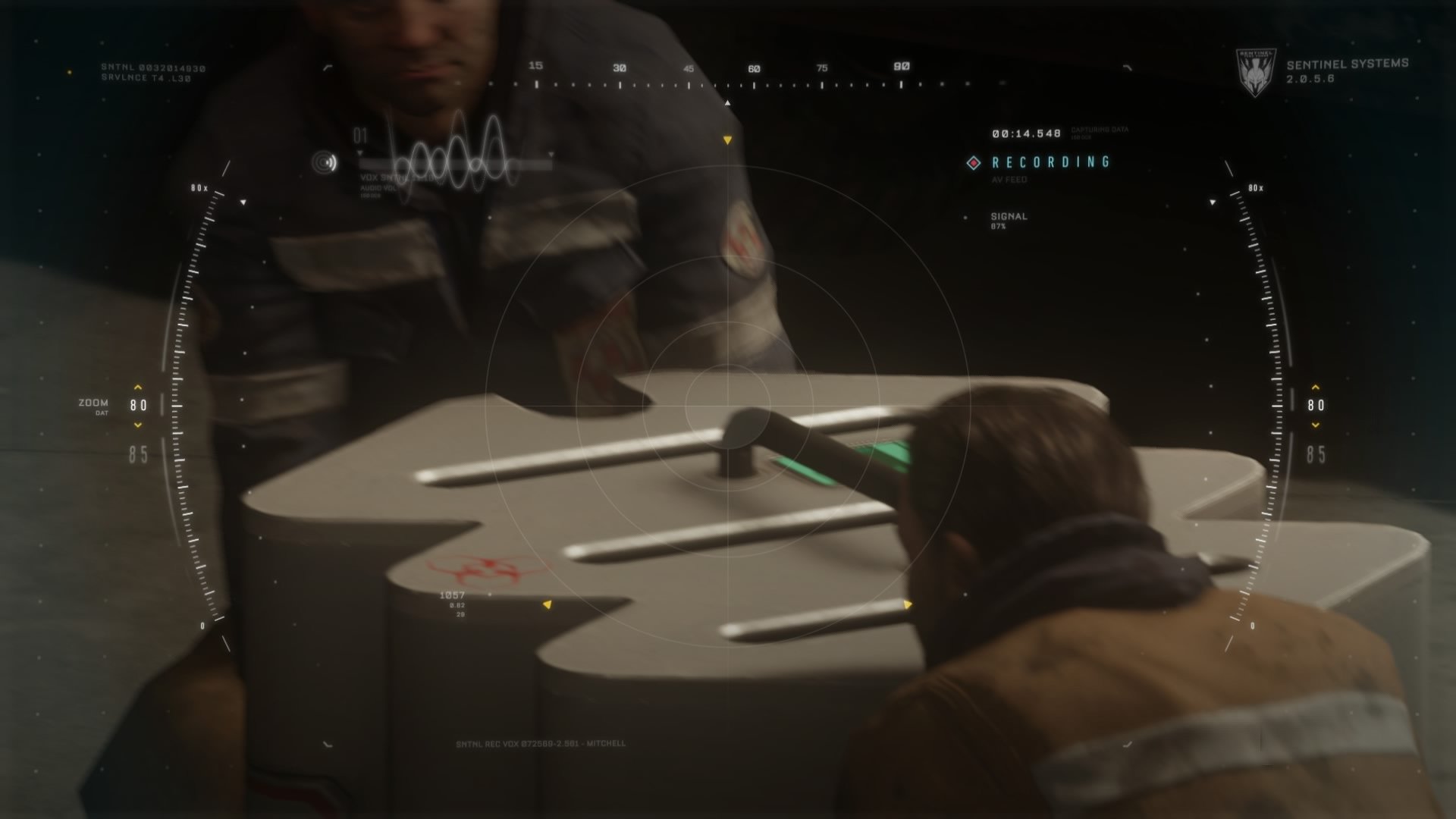This screenshot has height=819, width=1456.
Task: Click the red RECORDING diamond indicator
Action: [x=973, y=162]
